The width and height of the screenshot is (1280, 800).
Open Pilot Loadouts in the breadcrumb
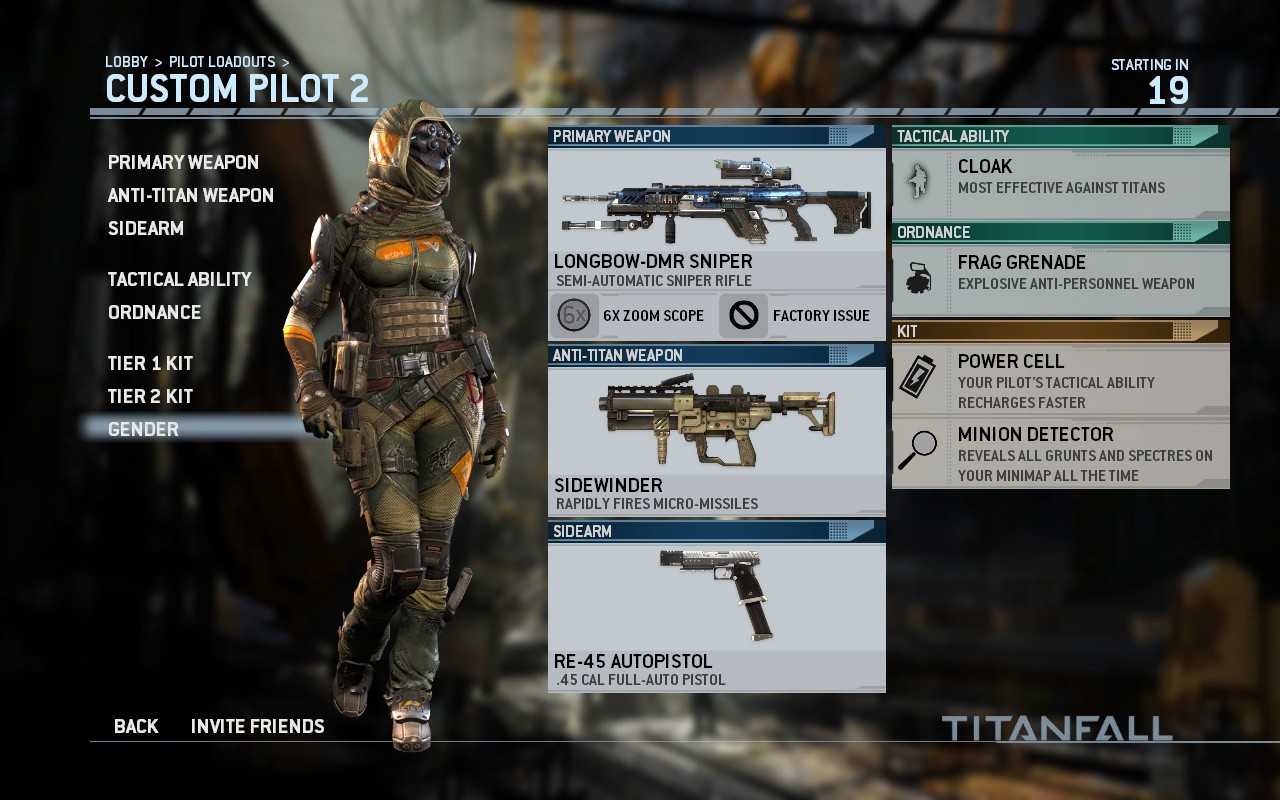click(222, 62)
